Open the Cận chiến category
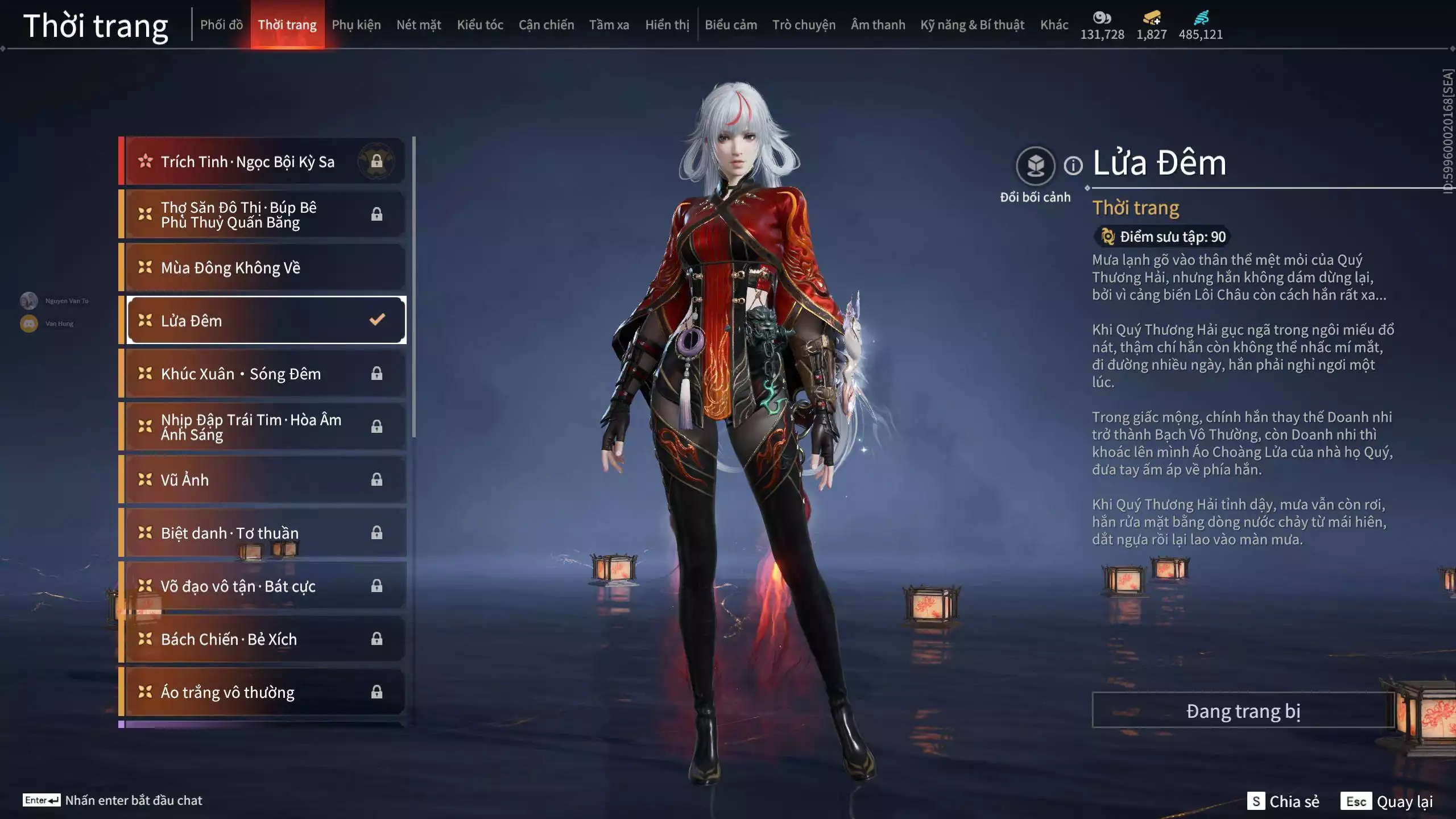1456x819 pixels. (x=546, y=24)
